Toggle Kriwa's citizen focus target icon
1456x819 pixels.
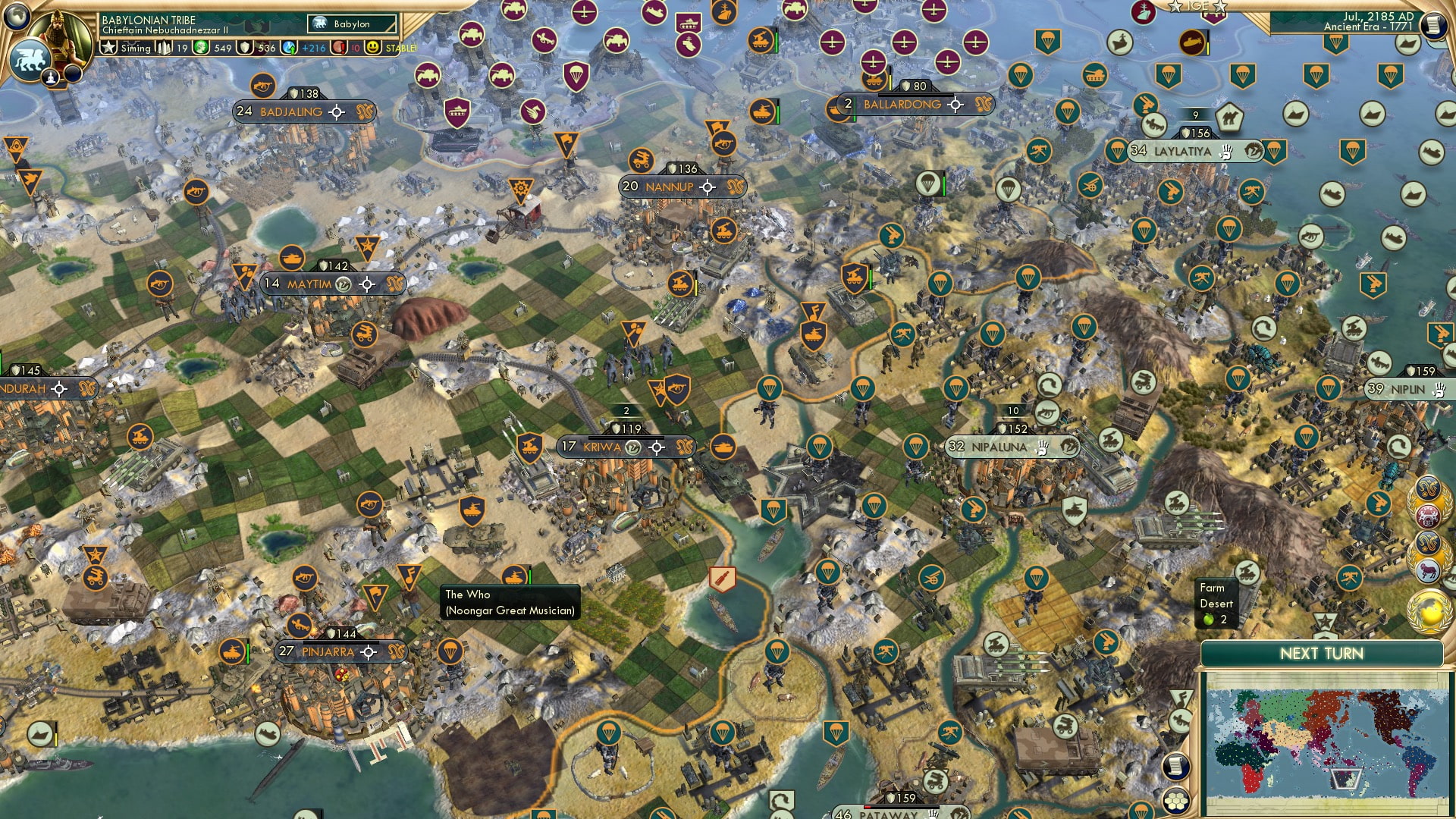coord(657,447)
